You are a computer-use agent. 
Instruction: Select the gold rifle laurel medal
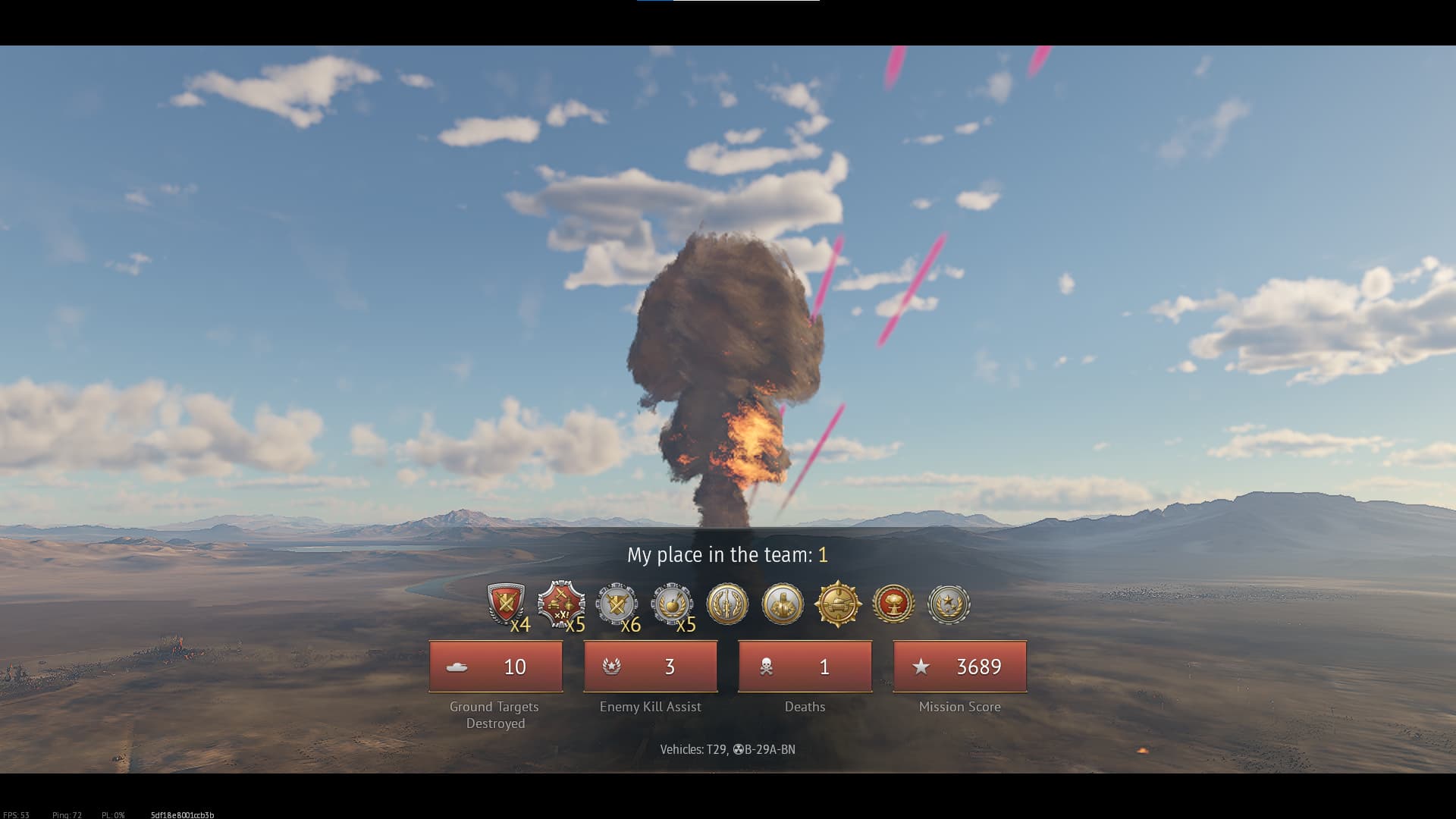tap(727, 604)
